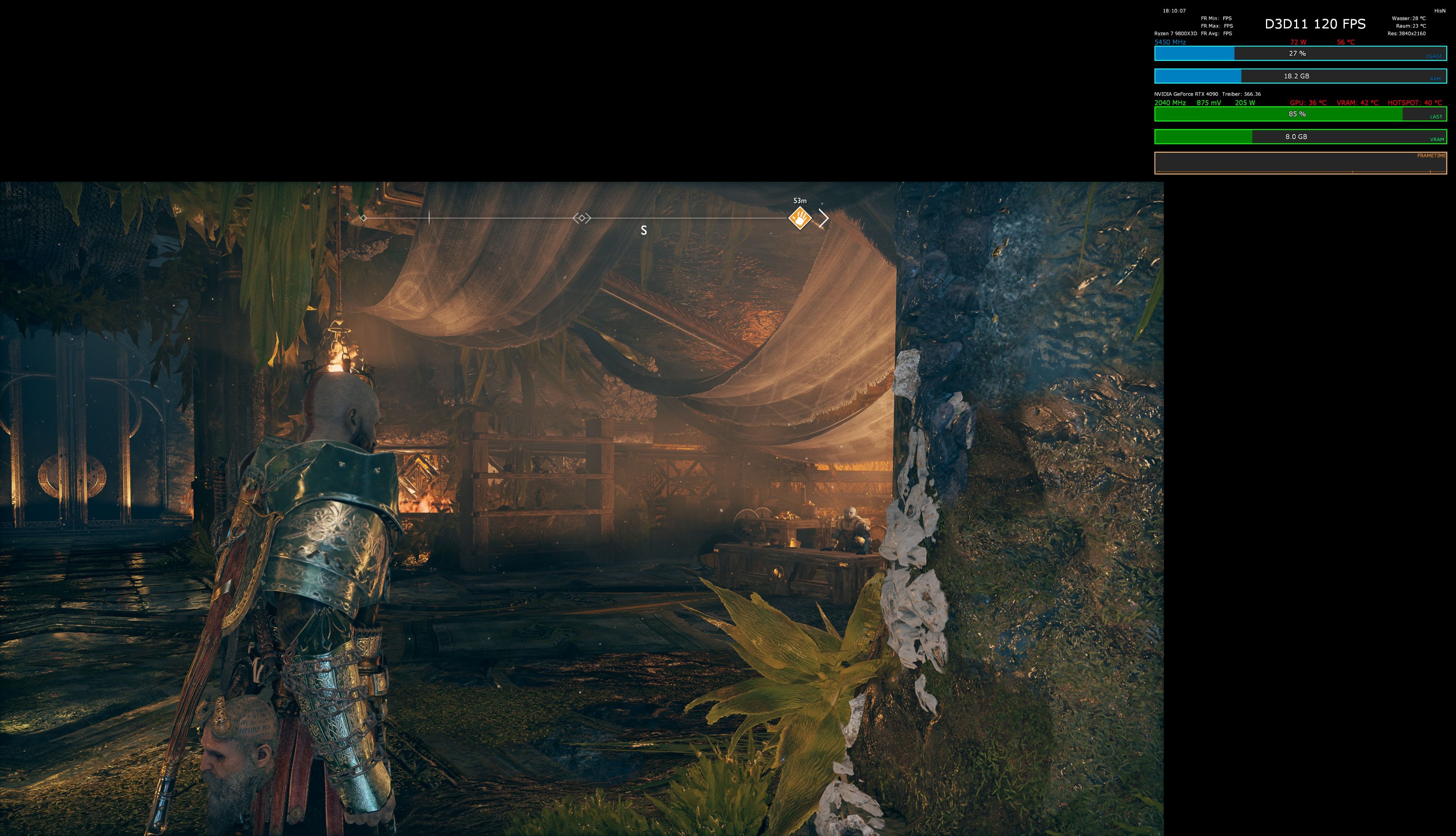Click the right chevron on the compass bar
This screenshot has width=1456, height=836.
click(825, 218)
